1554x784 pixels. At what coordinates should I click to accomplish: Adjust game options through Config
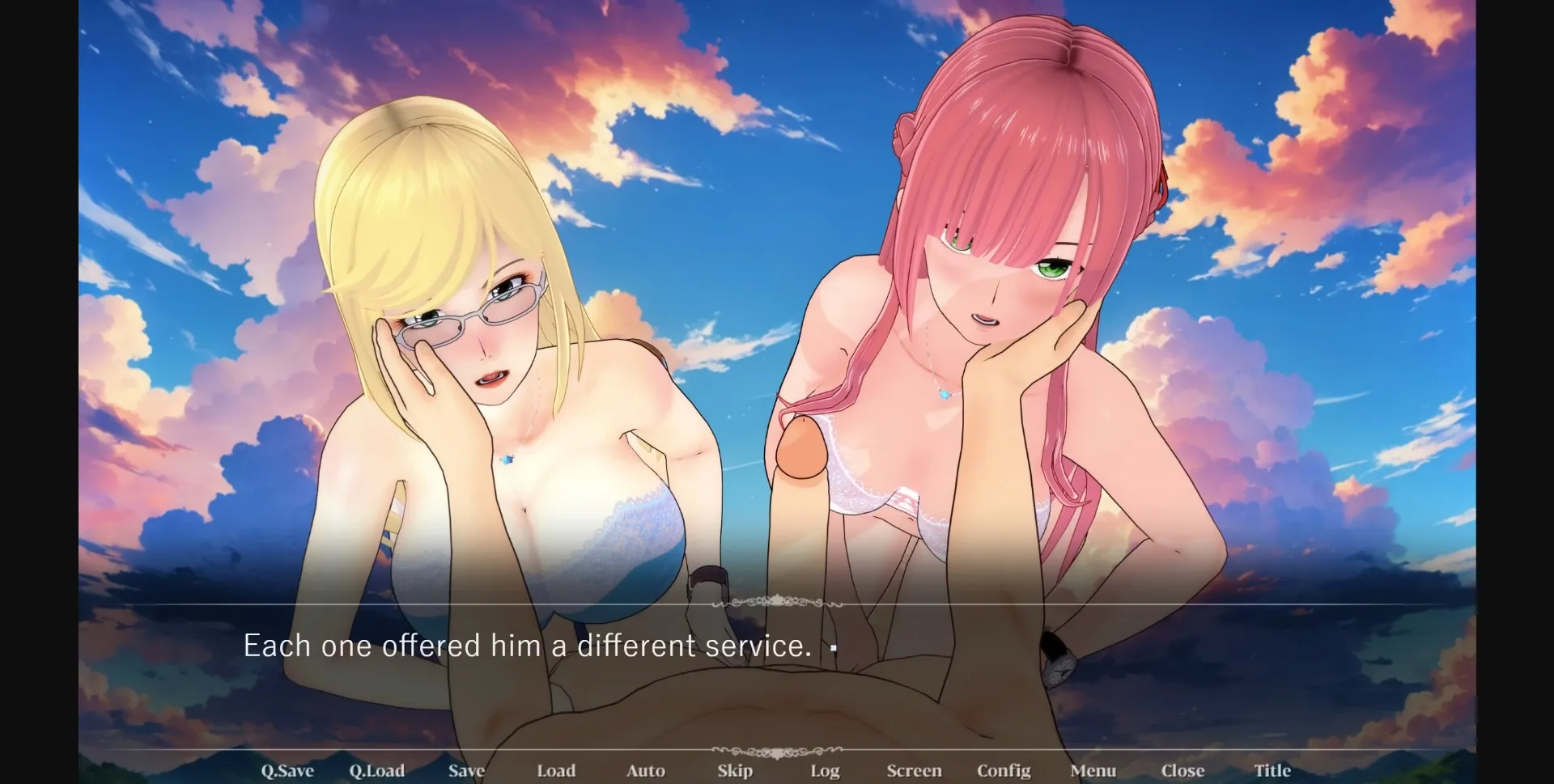(x=1004, y=770)
